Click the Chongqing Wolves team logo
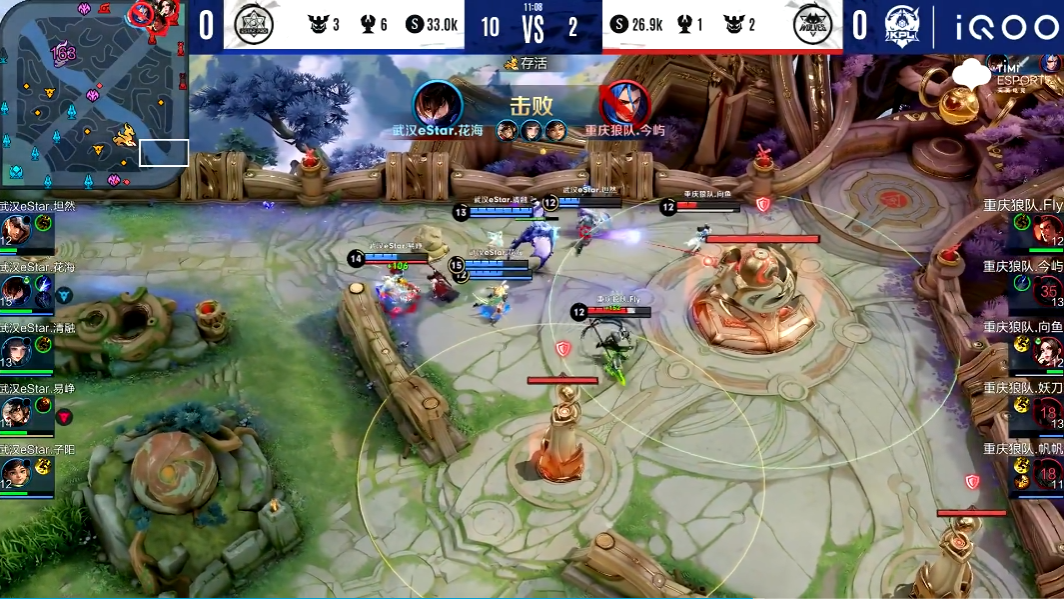1064x599 pixels. (x=813, y=25)
